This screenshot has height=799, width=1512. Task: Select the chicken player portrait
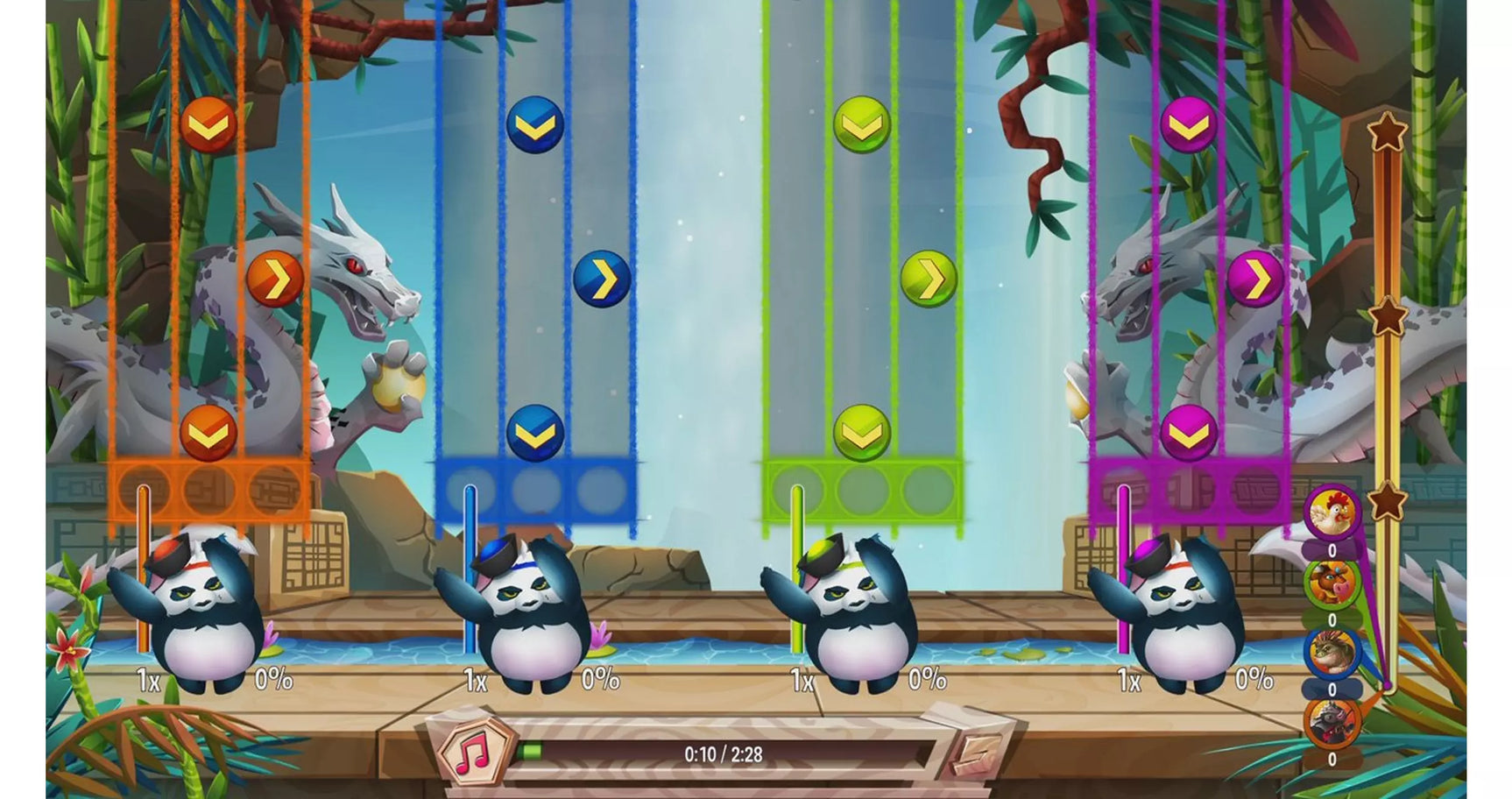[x=1332, y=513]
